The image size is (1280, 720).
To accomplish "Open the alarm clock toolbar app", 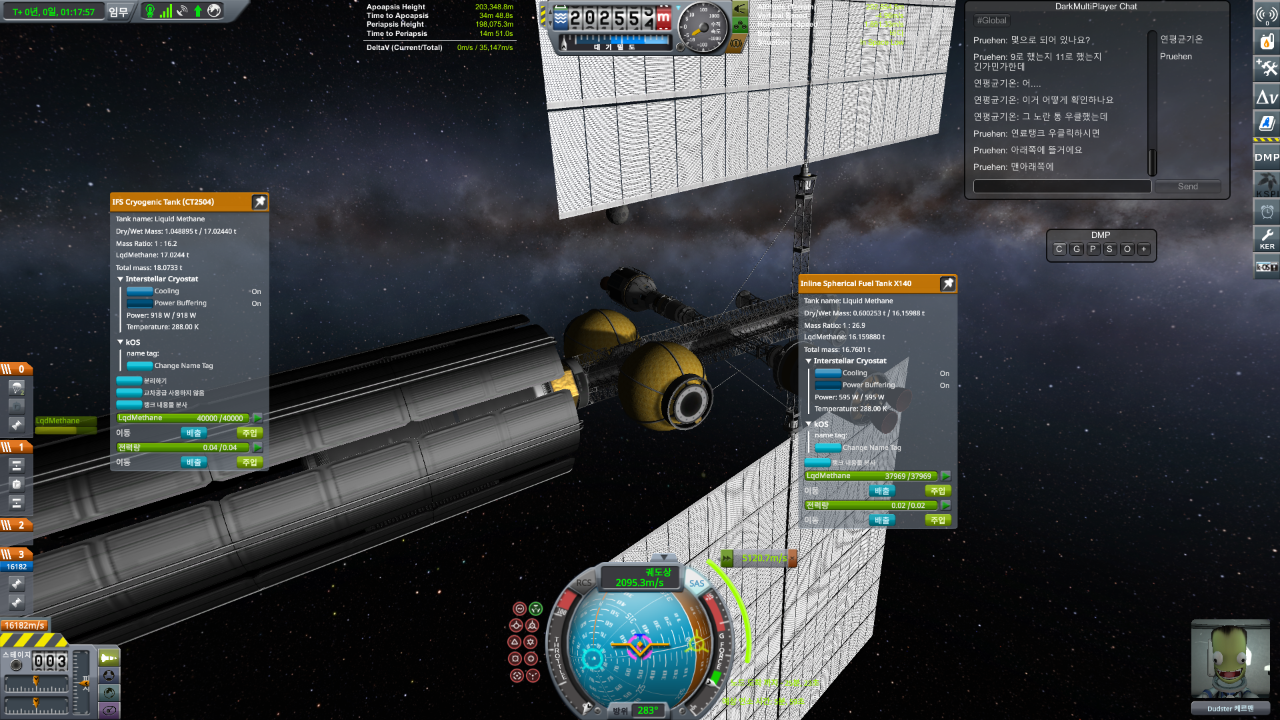I will (x=1267, y=211).
